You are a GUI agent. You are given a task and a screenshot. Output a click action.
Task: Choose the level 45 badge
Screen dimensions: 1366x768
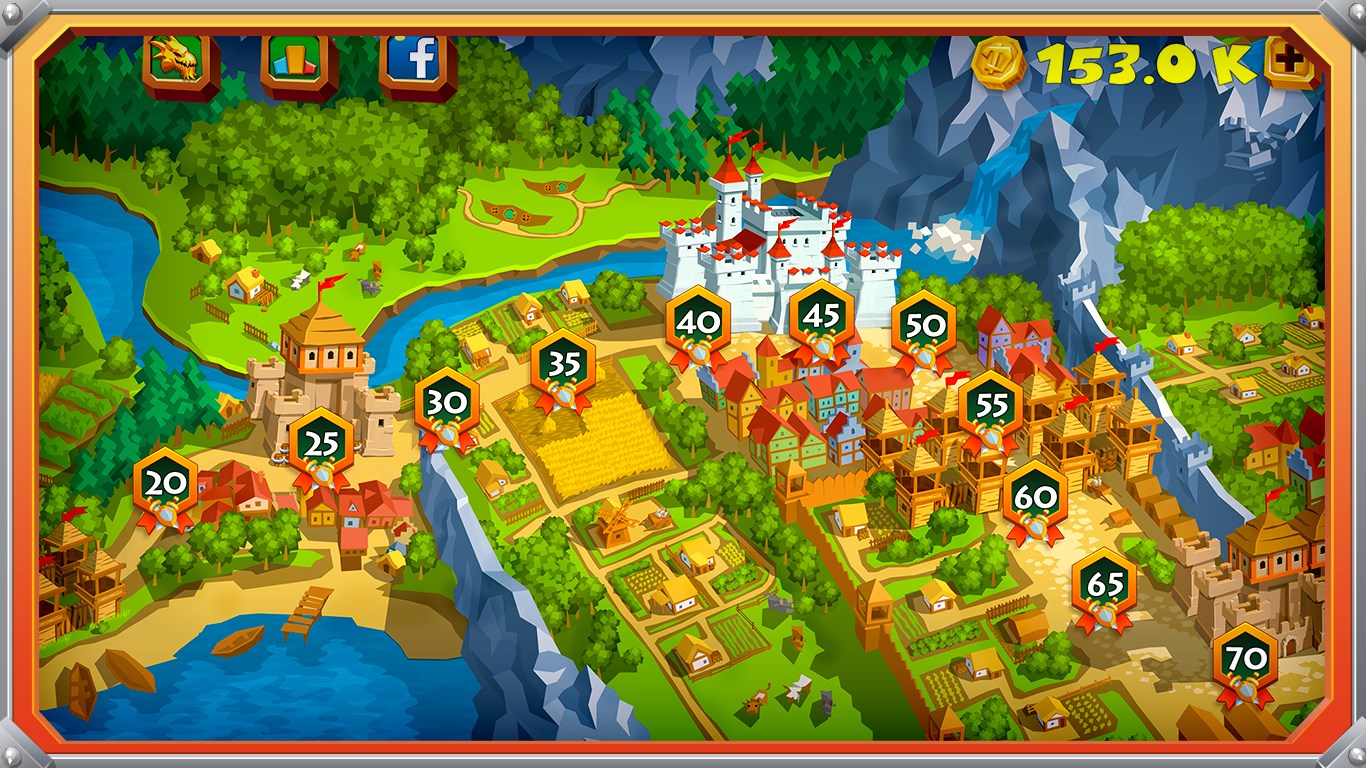pos(821,318)
